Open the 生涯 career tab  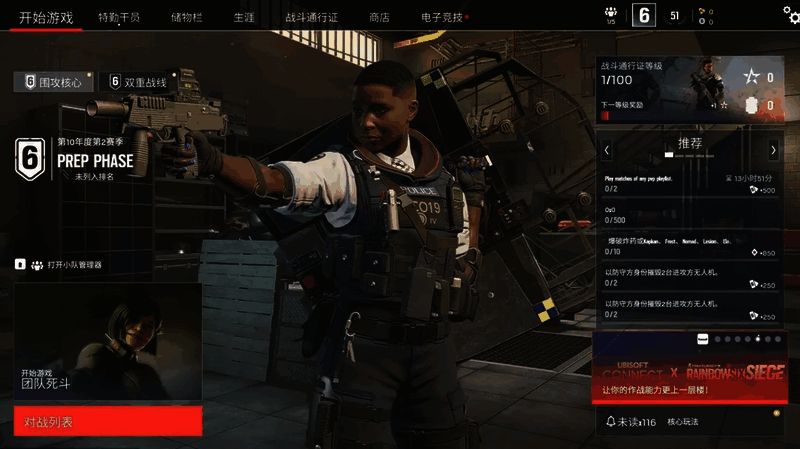[x=243, y=17]
